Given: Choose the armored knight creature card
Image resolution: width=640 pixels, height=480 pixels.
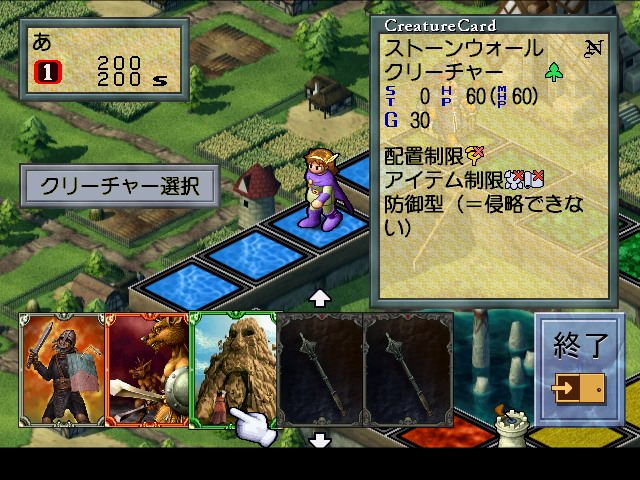Looking at the screenshot, I should click(x=60, y=370).
